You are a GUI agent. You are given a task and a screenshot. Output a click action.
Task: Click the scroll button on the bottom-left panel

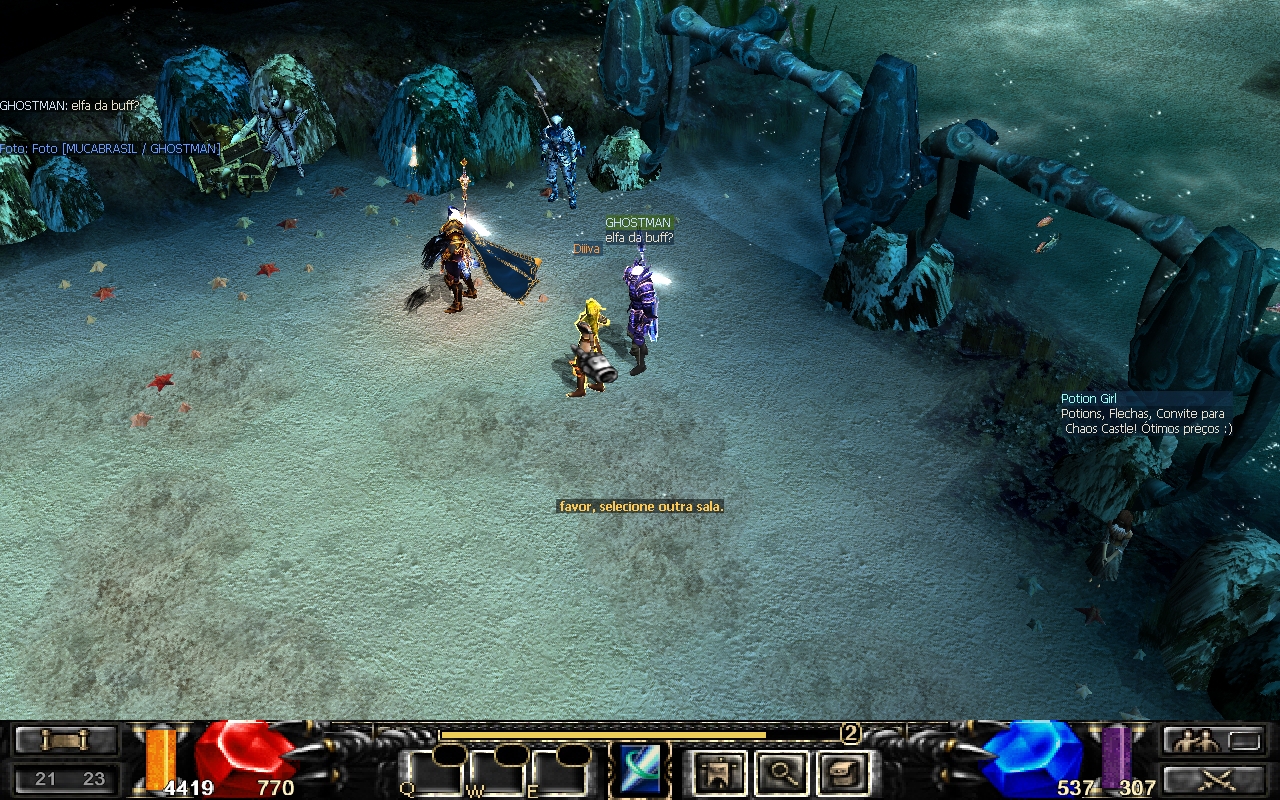pos(65,740)
